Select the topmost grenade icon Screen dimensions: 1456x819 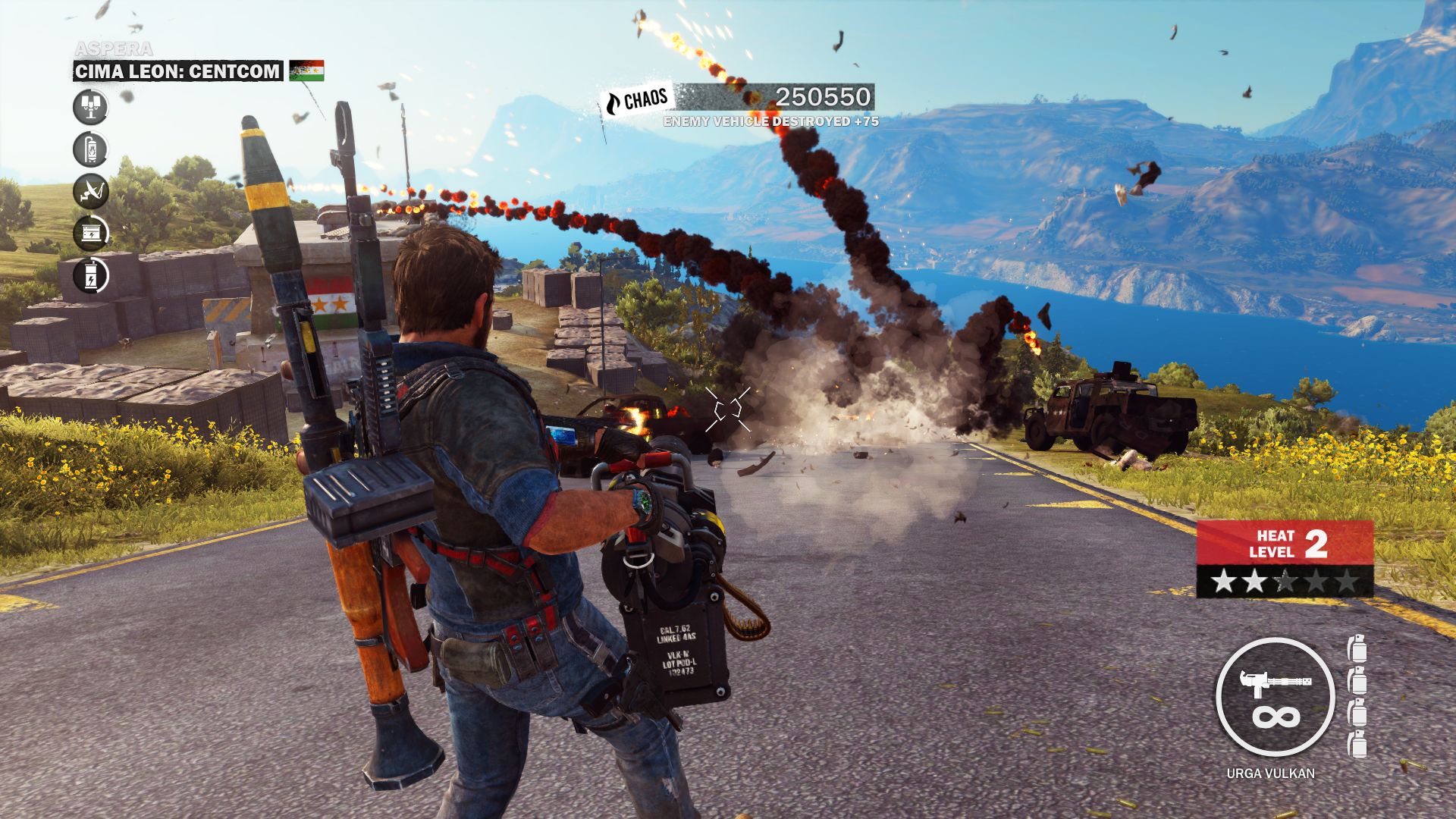1357,649
